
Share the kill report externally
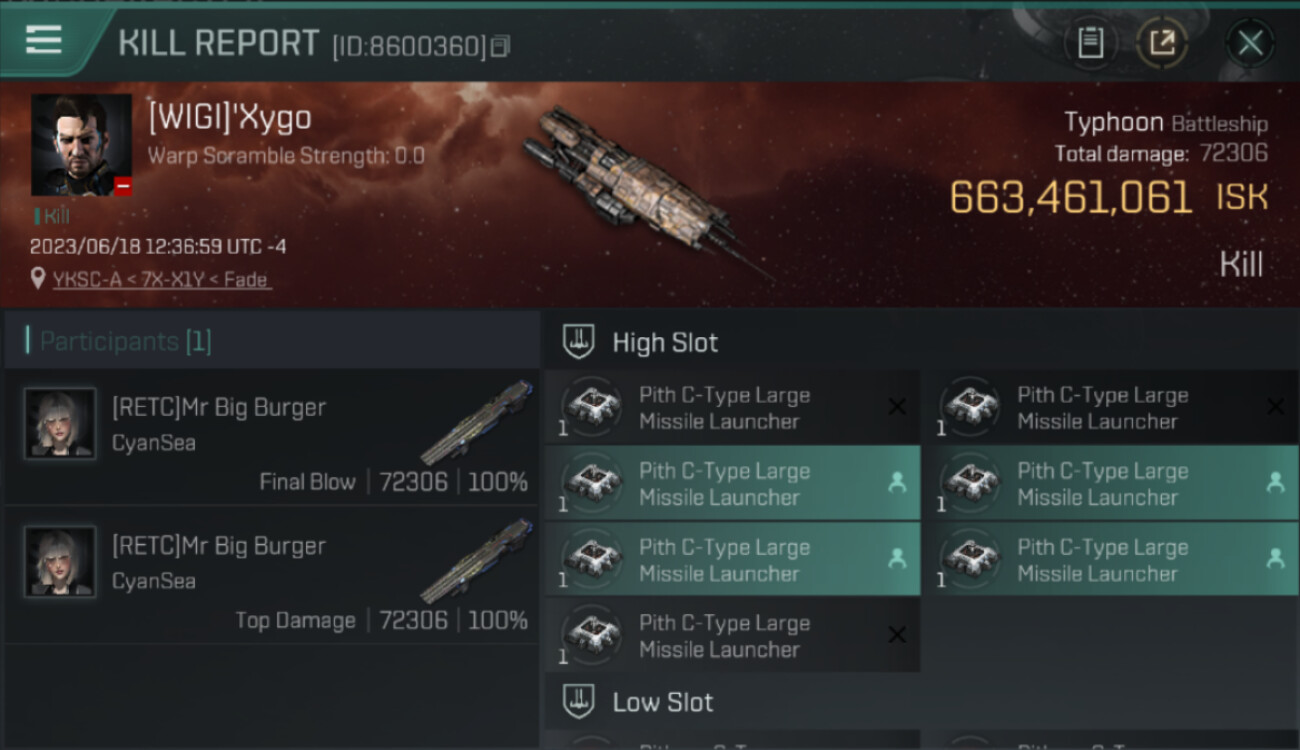click(1162, 43)
